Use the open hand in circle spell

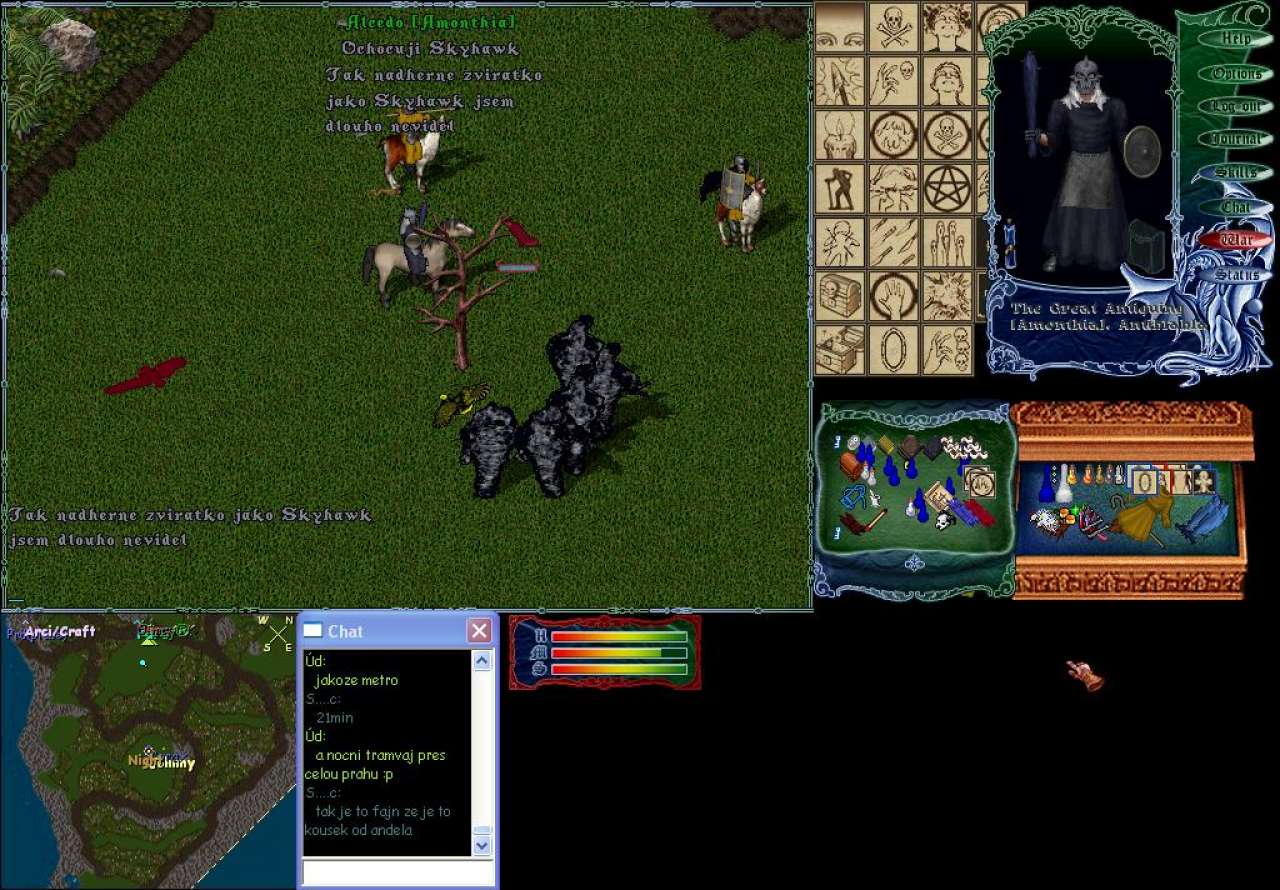coord(893,296)
